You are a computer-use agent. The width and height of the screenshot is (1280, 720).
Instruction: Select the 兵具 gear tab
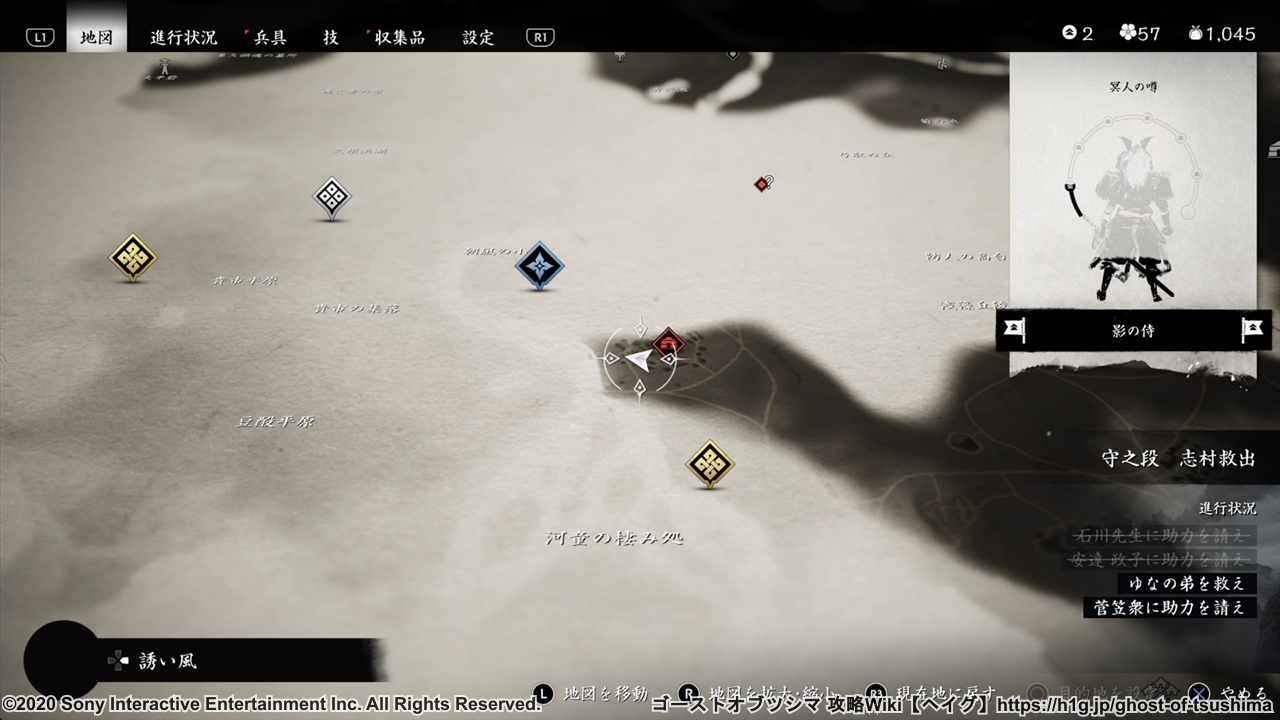click(269, 37)
